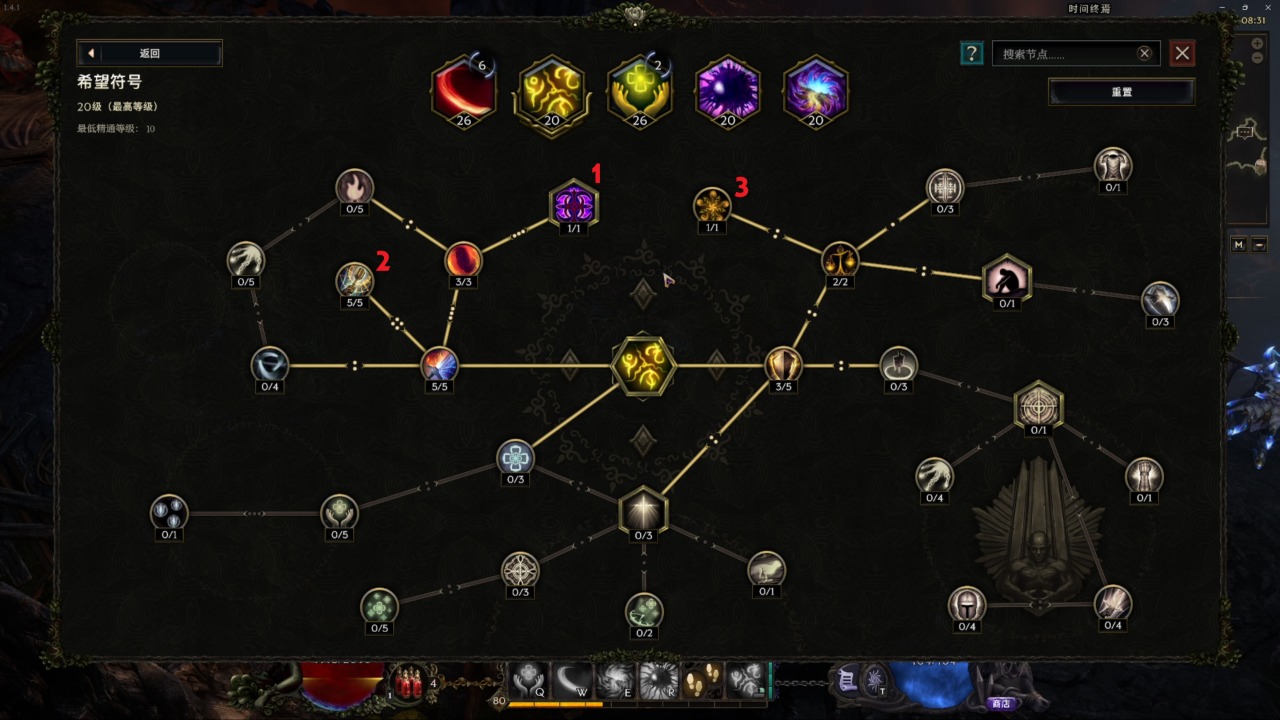Select the red crescent skill tab

coord(463,91)
